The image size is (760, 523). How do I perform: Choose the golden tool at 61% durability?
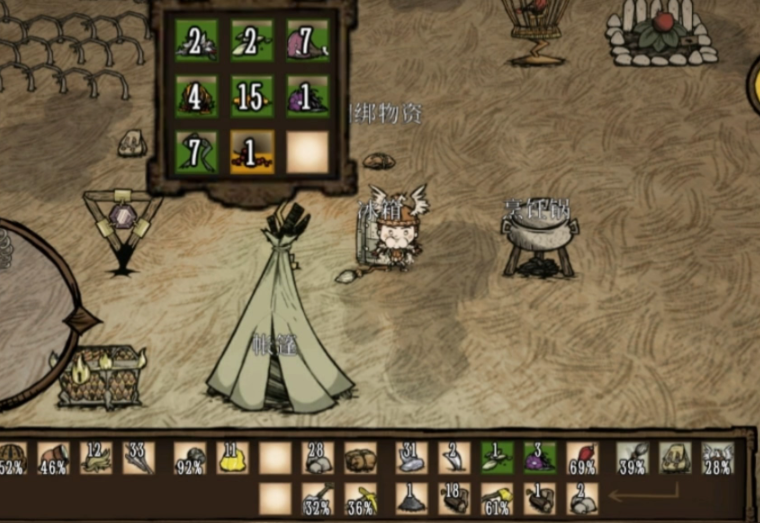(x=496, y=497)
